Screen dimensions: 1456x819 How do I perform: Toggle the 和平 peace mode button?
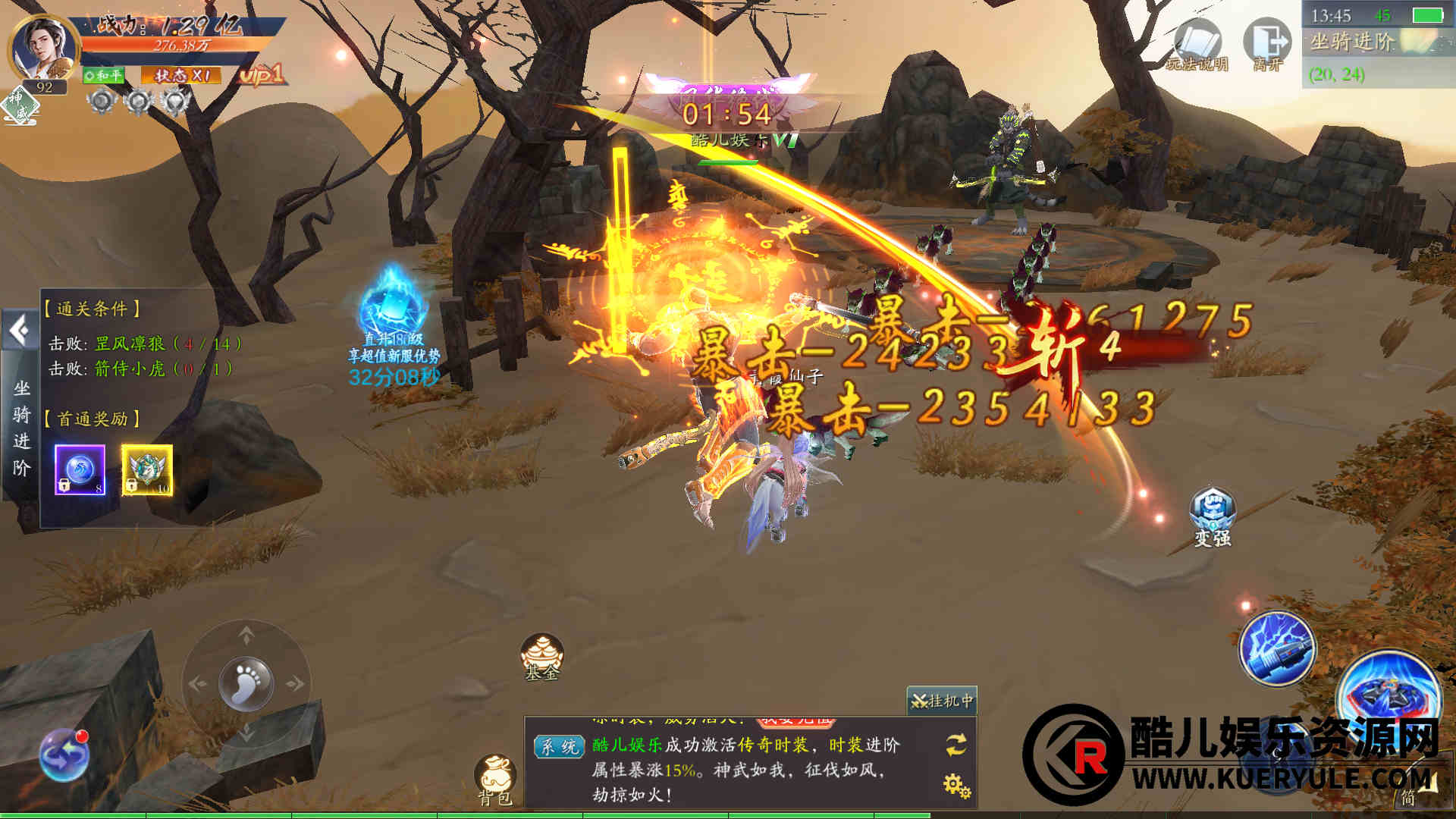pyautogui.click(x=103, y=75)
